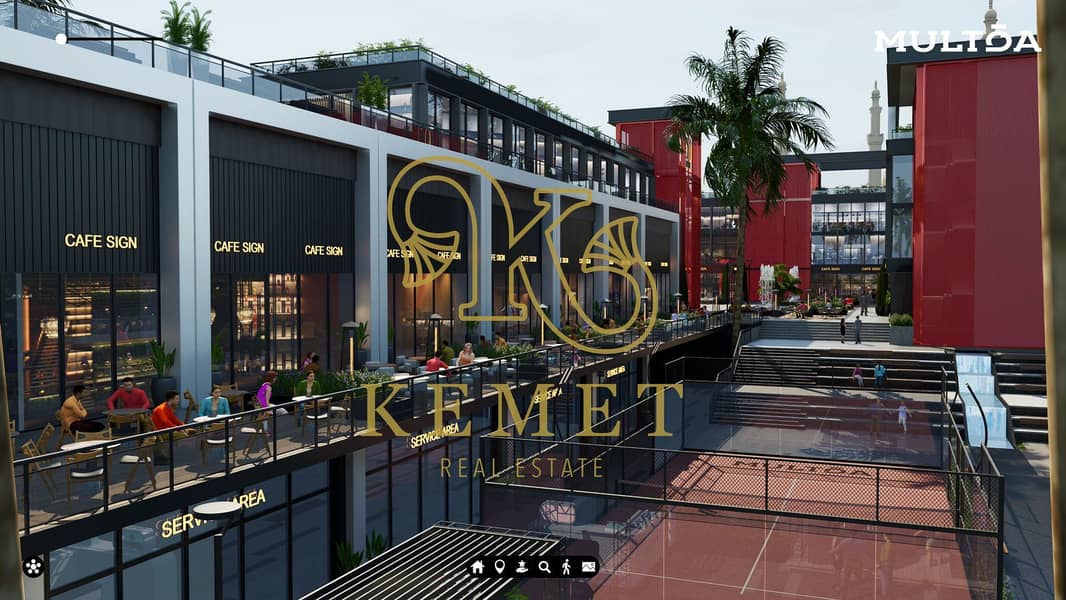Open the picture gallery icon

(588, 567)
